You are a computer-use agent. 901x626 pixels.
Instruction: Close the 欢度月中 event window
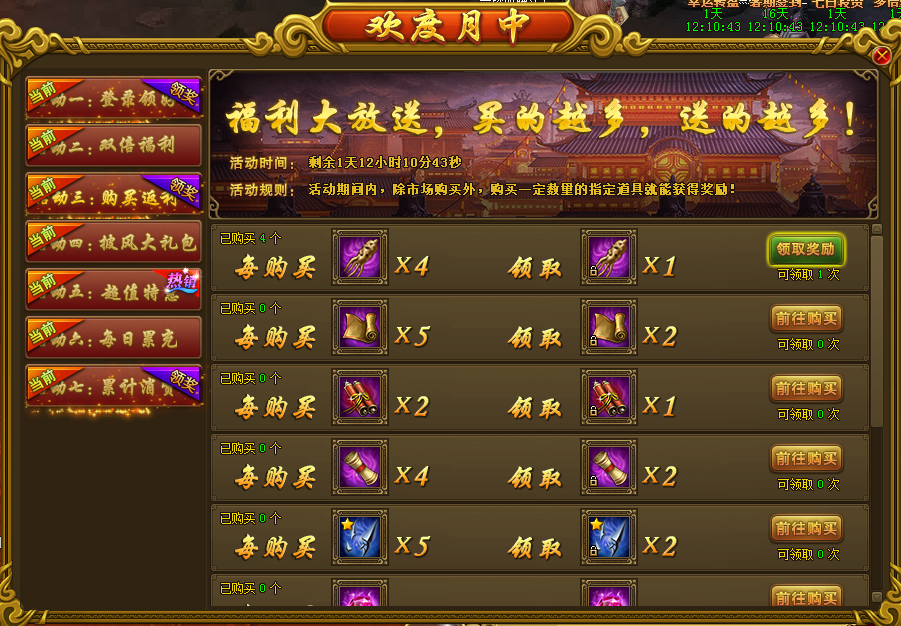881,56
